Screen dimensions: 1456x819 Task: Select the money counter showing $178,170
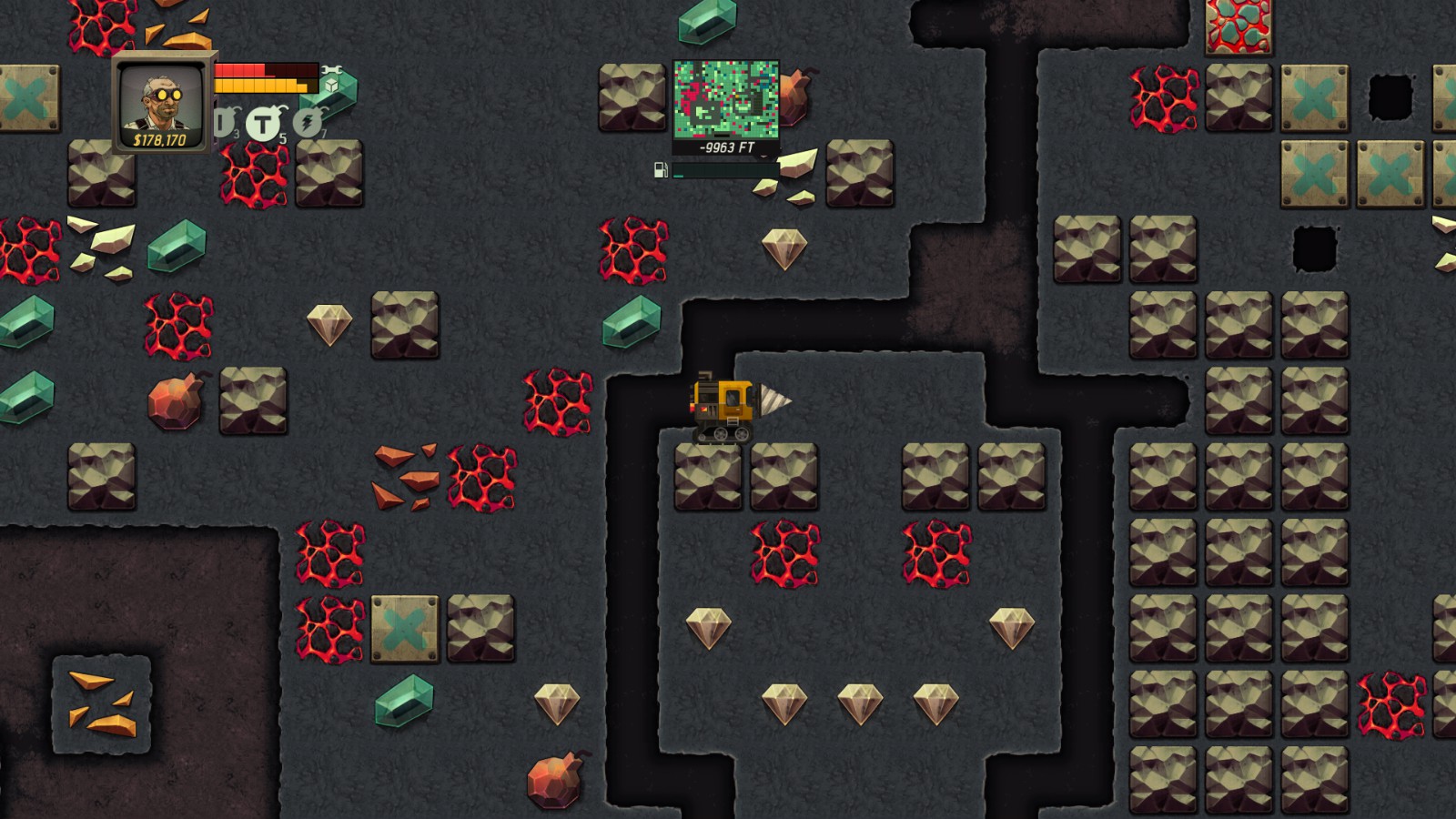tap(161, 141)
